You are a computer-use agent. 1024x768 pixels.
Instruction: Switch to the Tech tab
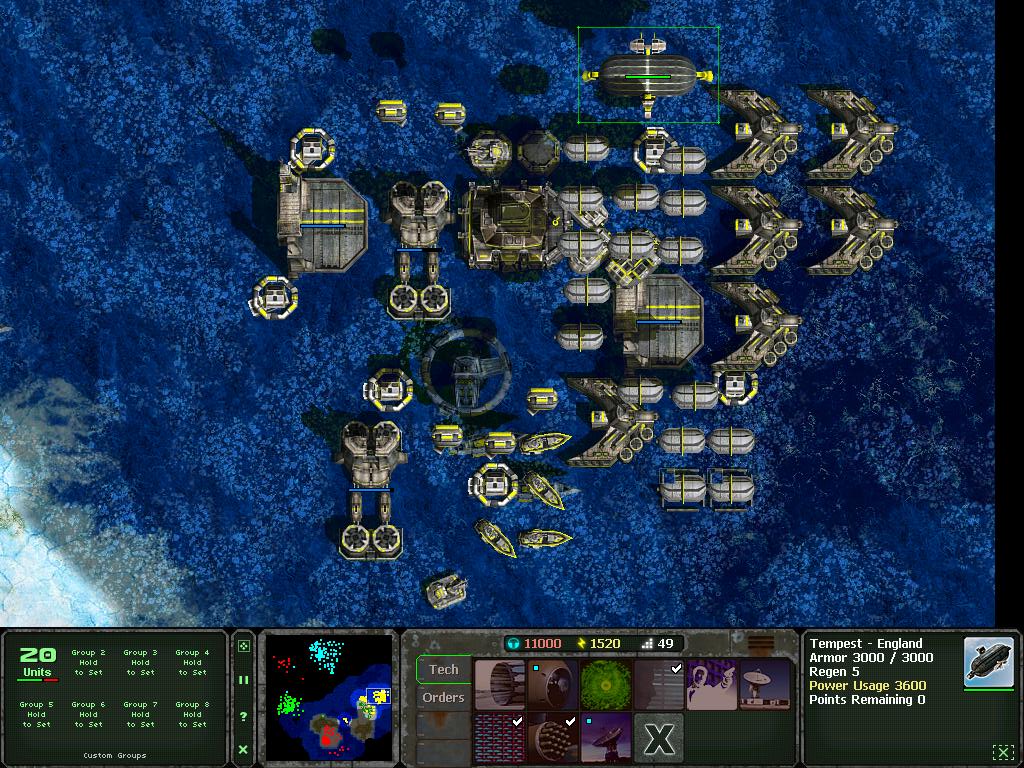444,669
